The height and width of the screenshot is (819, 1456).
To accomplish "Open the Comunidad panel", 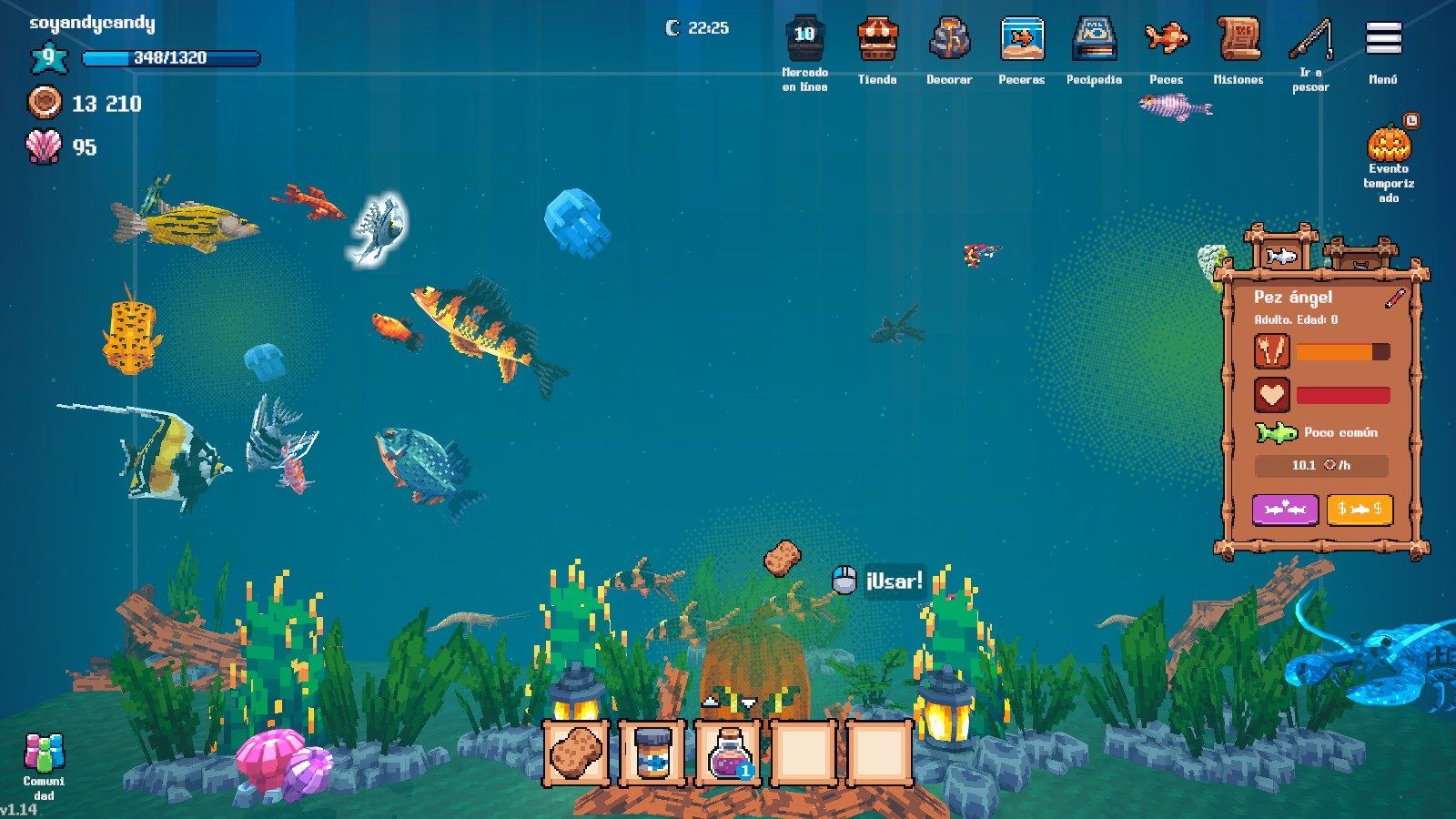I will [44, 755].
